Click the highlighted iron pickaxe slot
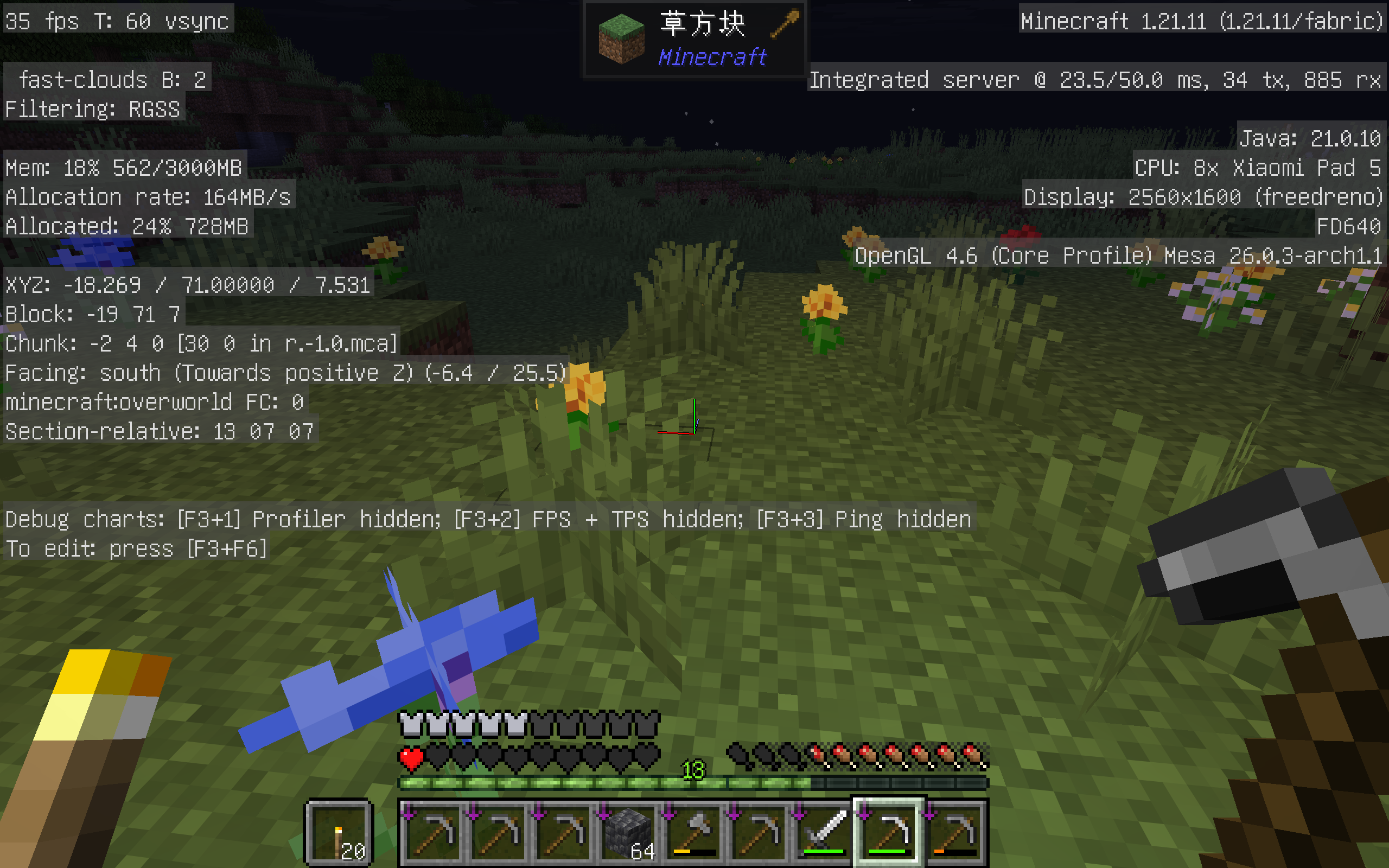Viewport: 1389px width, 868px height. 889,832
